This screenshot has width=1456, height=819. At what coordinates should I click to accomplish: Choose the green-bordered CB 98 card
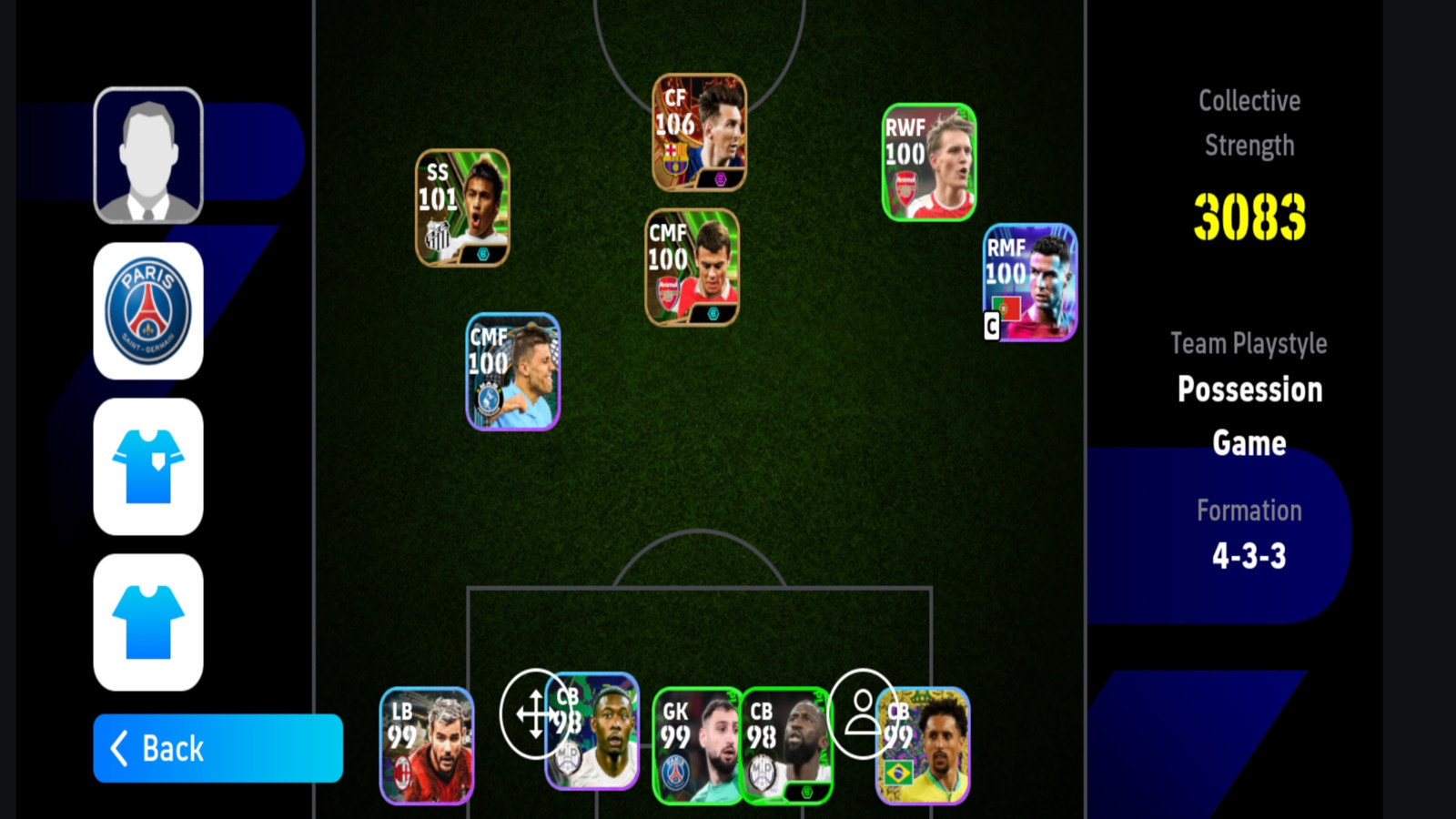tap(788, 746)
